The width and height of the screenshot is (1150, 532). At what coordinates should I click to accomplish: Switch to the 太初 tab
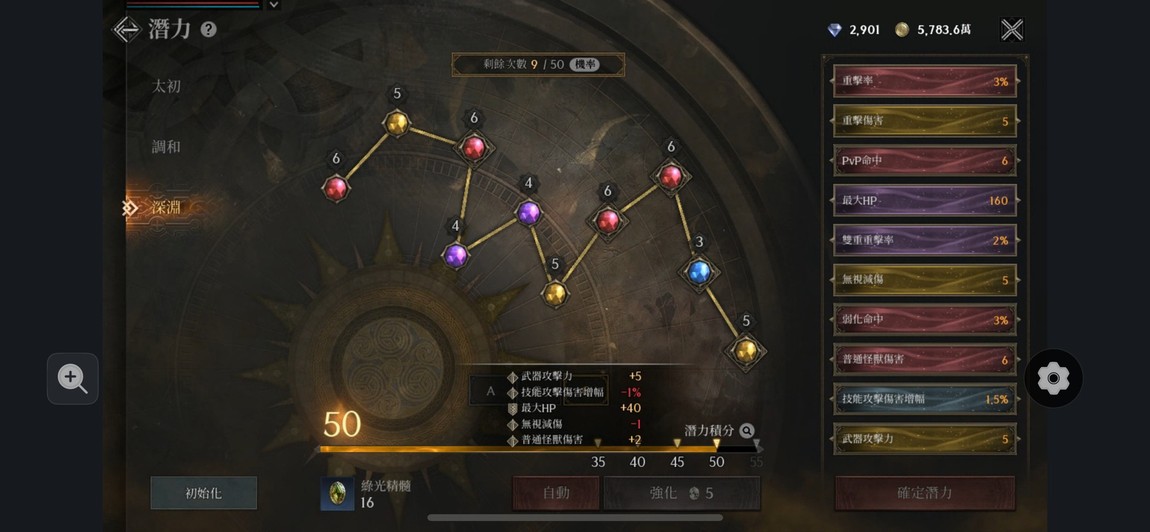[x=166, y=87]
